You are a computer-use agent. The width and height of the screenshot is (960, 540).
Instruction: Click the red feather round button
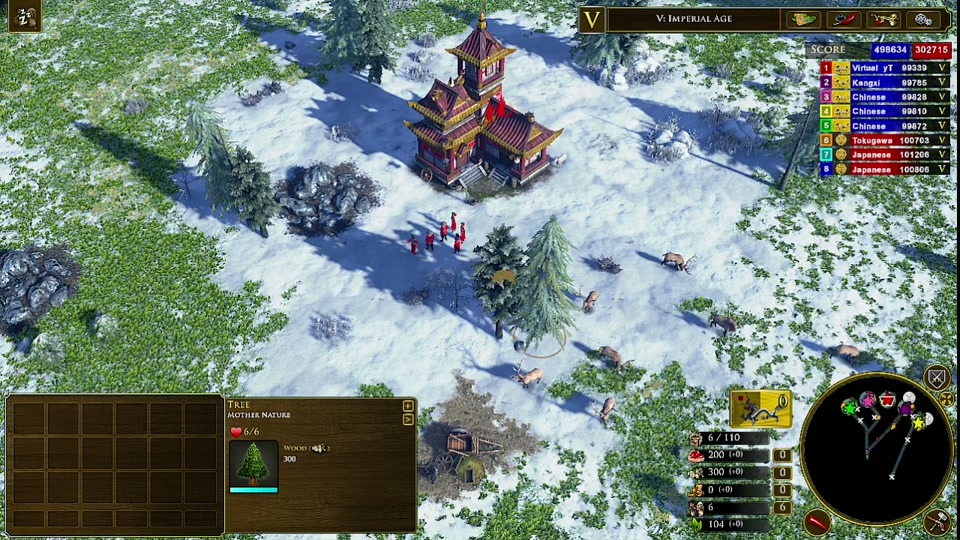click(818, 521)
